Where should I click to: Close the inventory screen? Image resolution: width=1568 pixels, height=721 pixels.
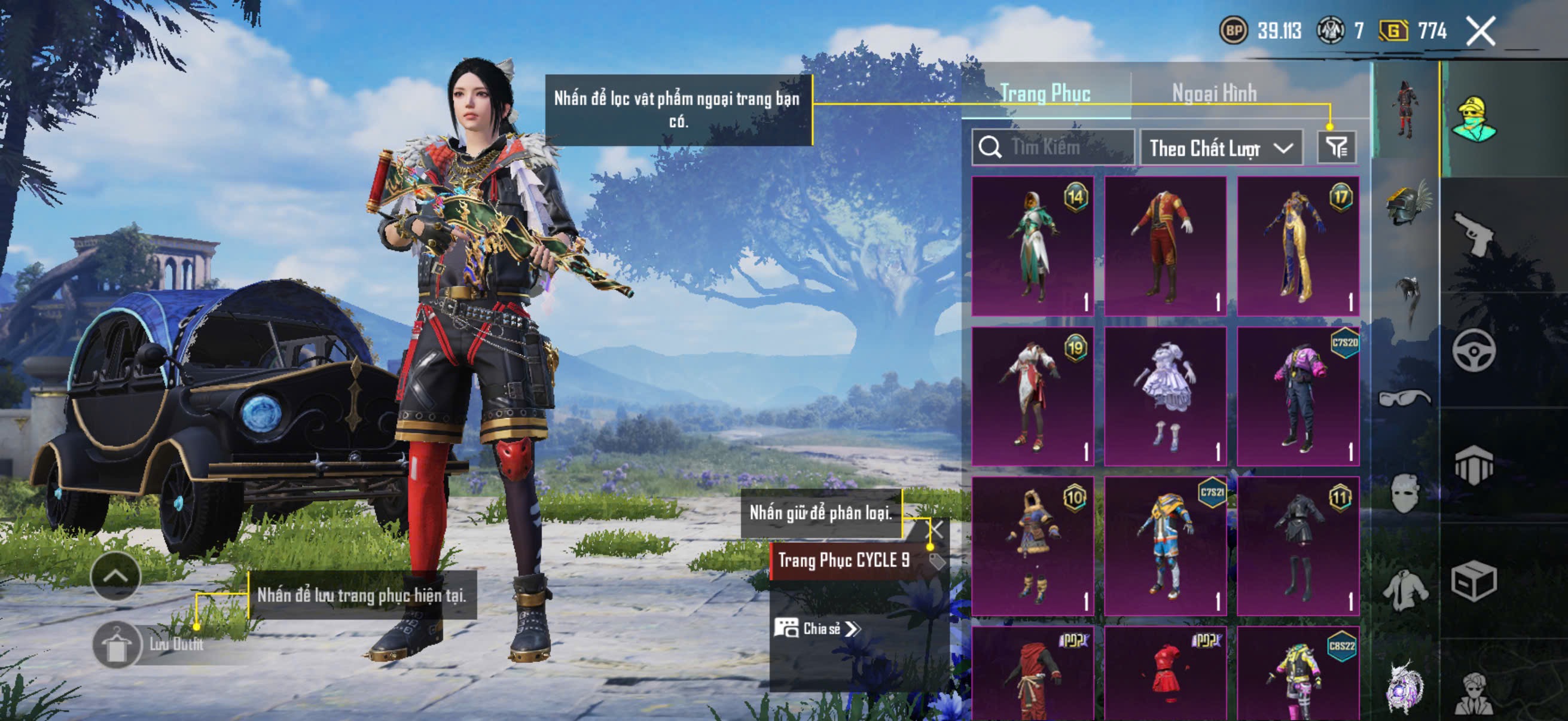pyautogui.click(x=1480, y=31)
